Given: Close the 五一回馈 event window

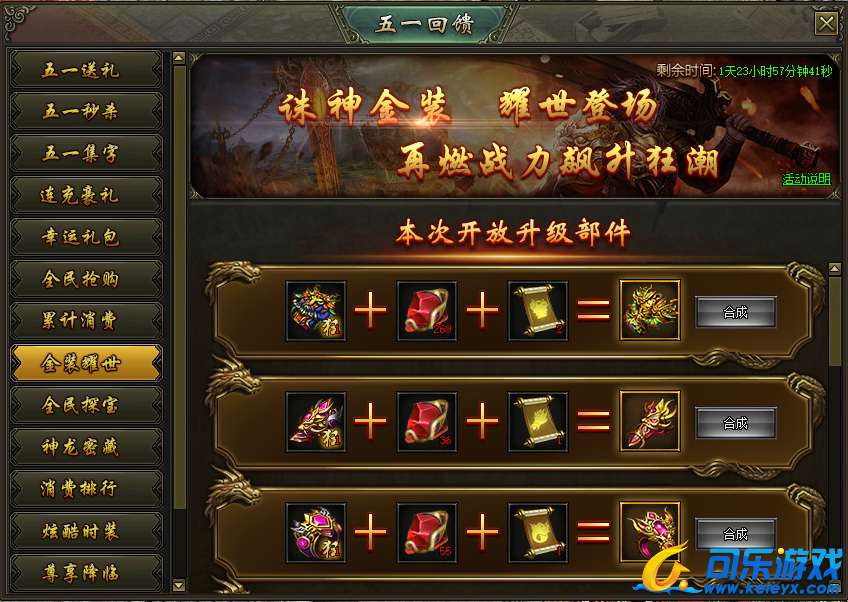Looking at the screenshot, I should click(x=826, y=24).
